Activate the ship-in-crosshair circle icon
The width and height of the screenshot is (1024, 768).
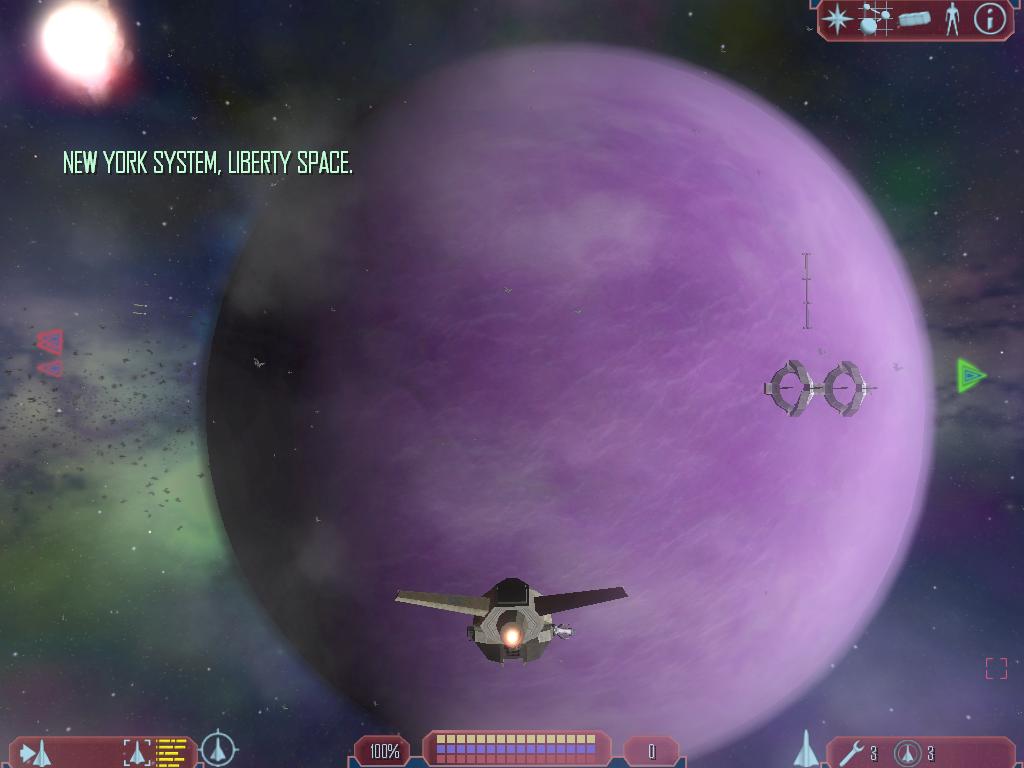click(x=218, y=749)
